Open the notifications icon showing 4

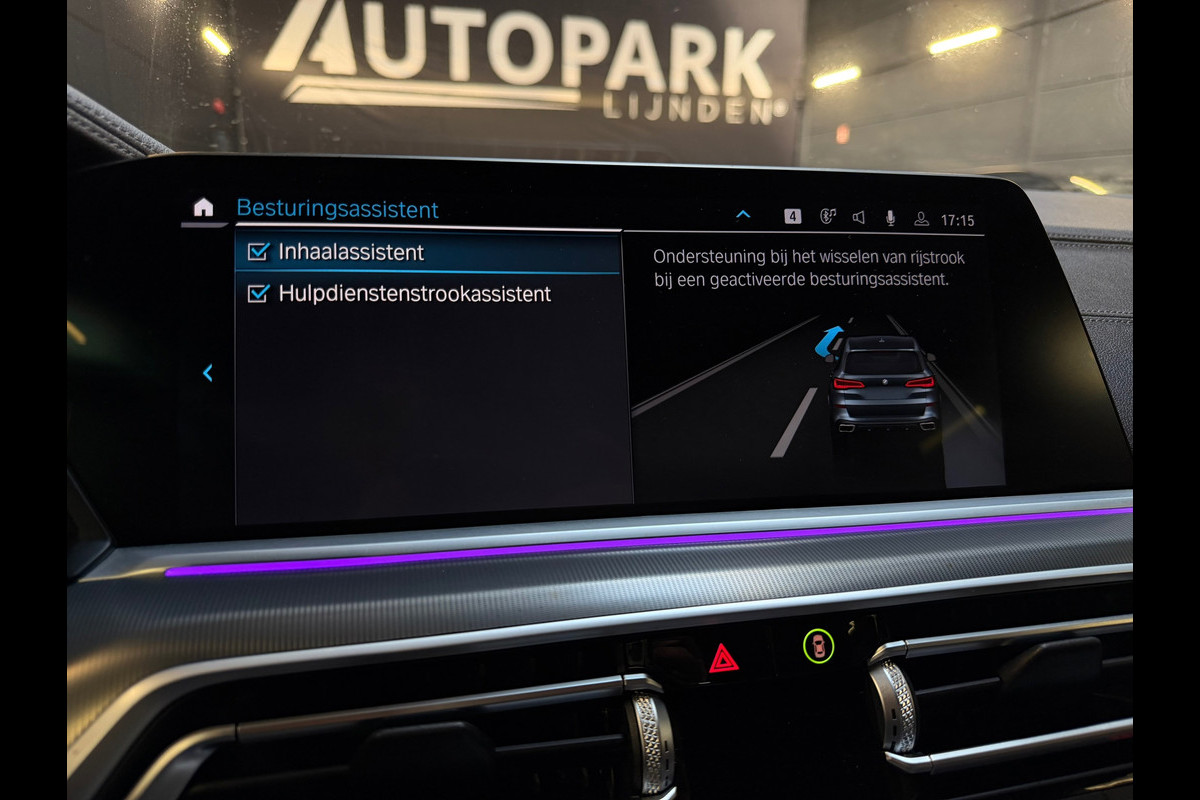pos(792,217)
